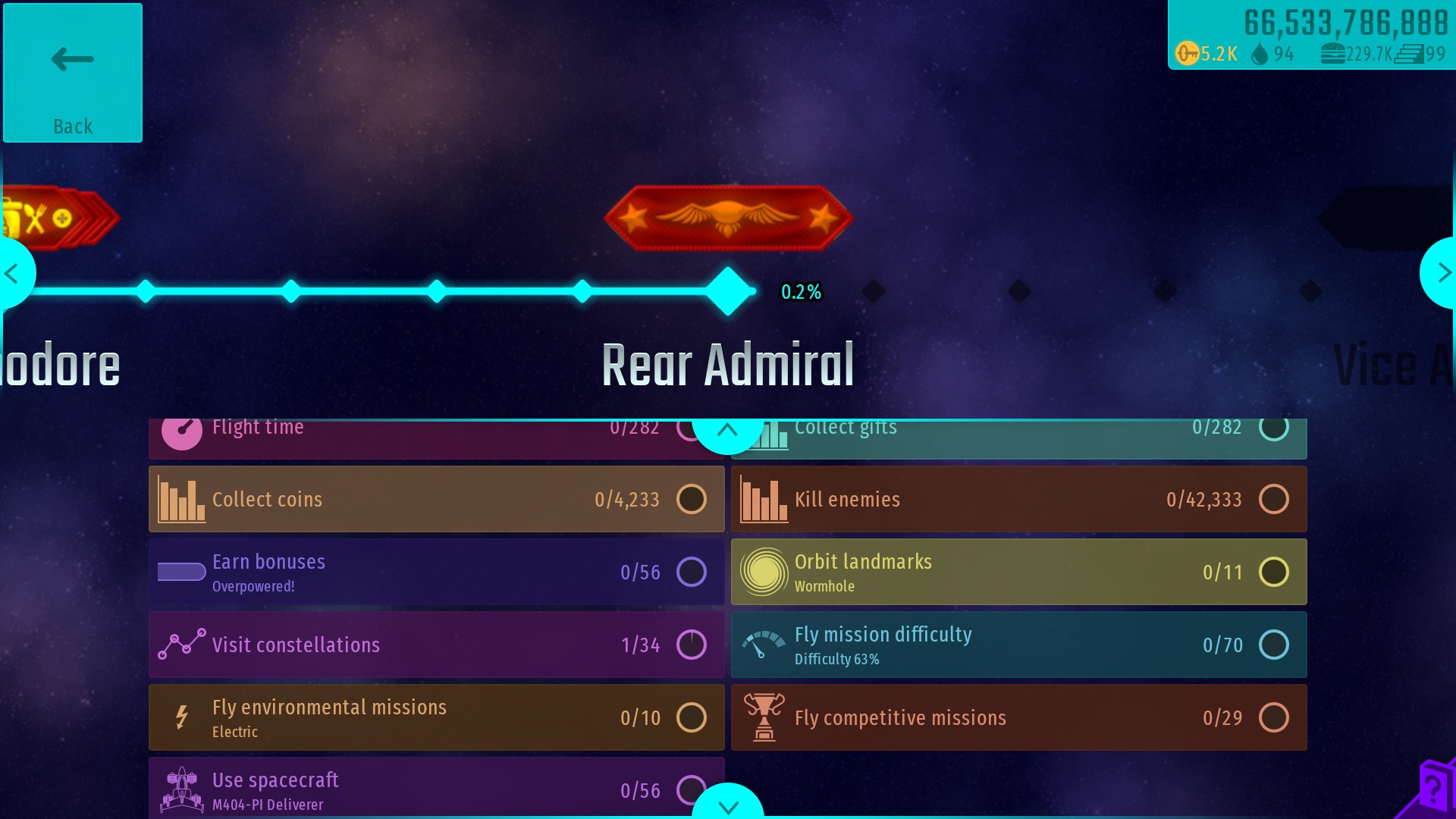Screen dimensions: 1456x819
Task: Open the Visit constellations objective
Action: click(436, 645)
